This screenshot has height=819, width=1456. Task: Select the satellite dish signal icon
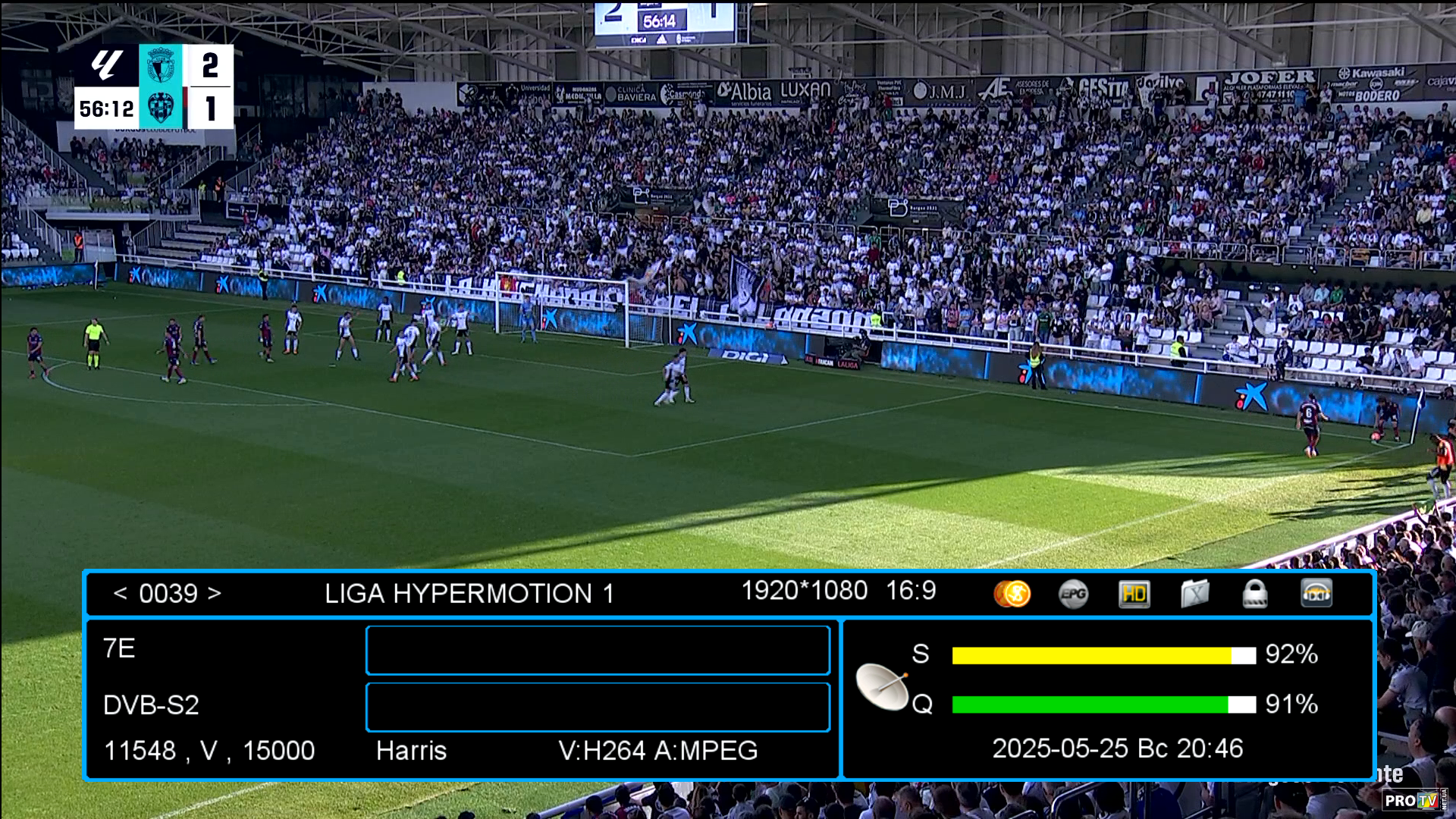coord(883,686)
